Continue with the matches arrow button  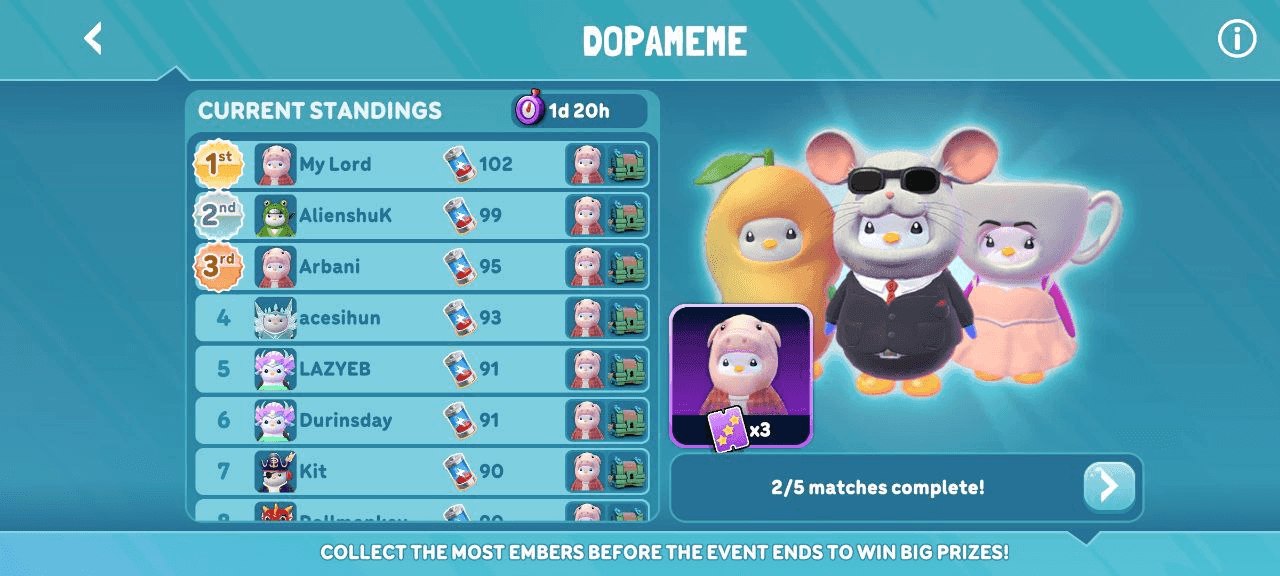click(1109, 487)
